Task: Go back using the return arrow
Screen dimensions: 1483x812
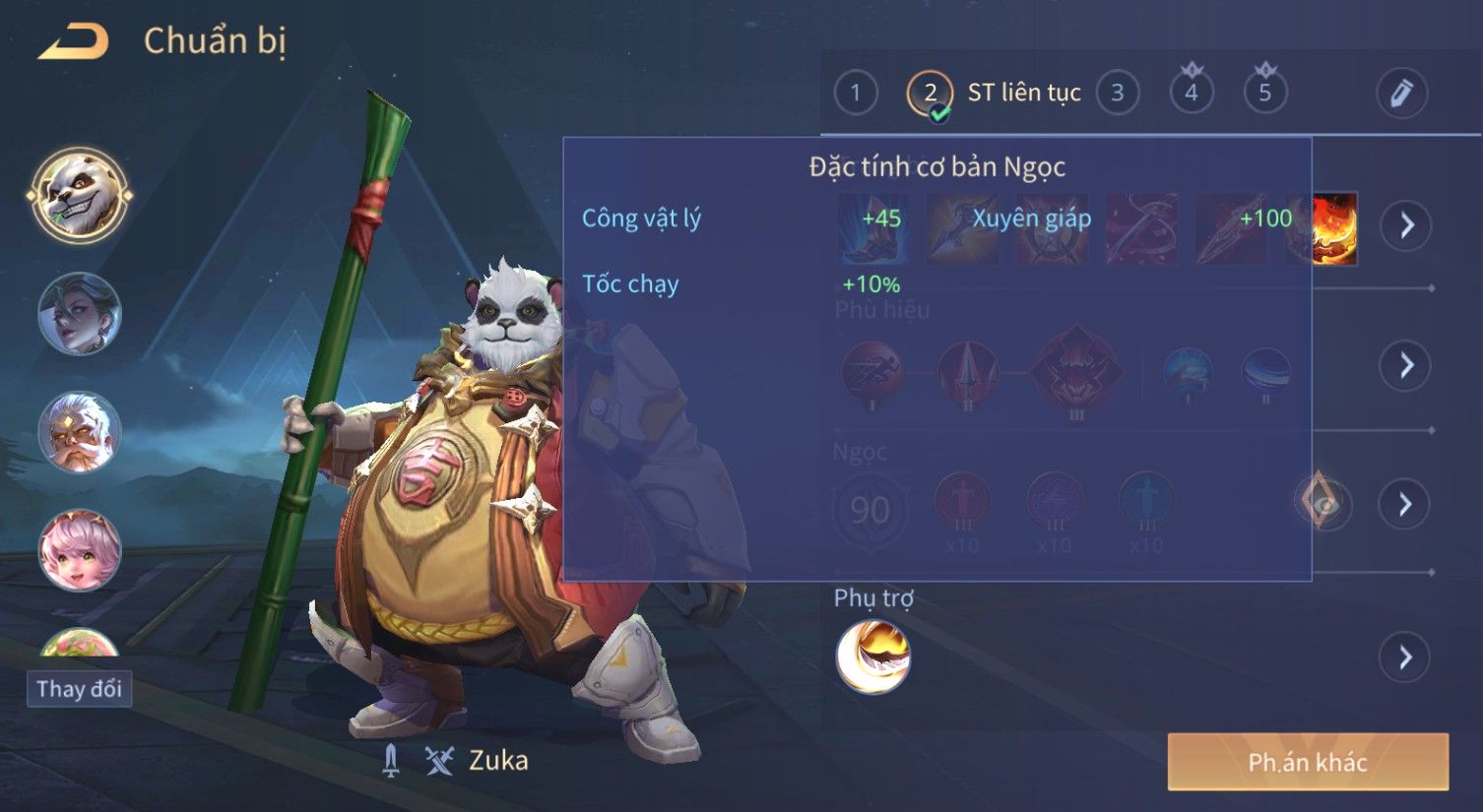Action: (x=74, y=41)
